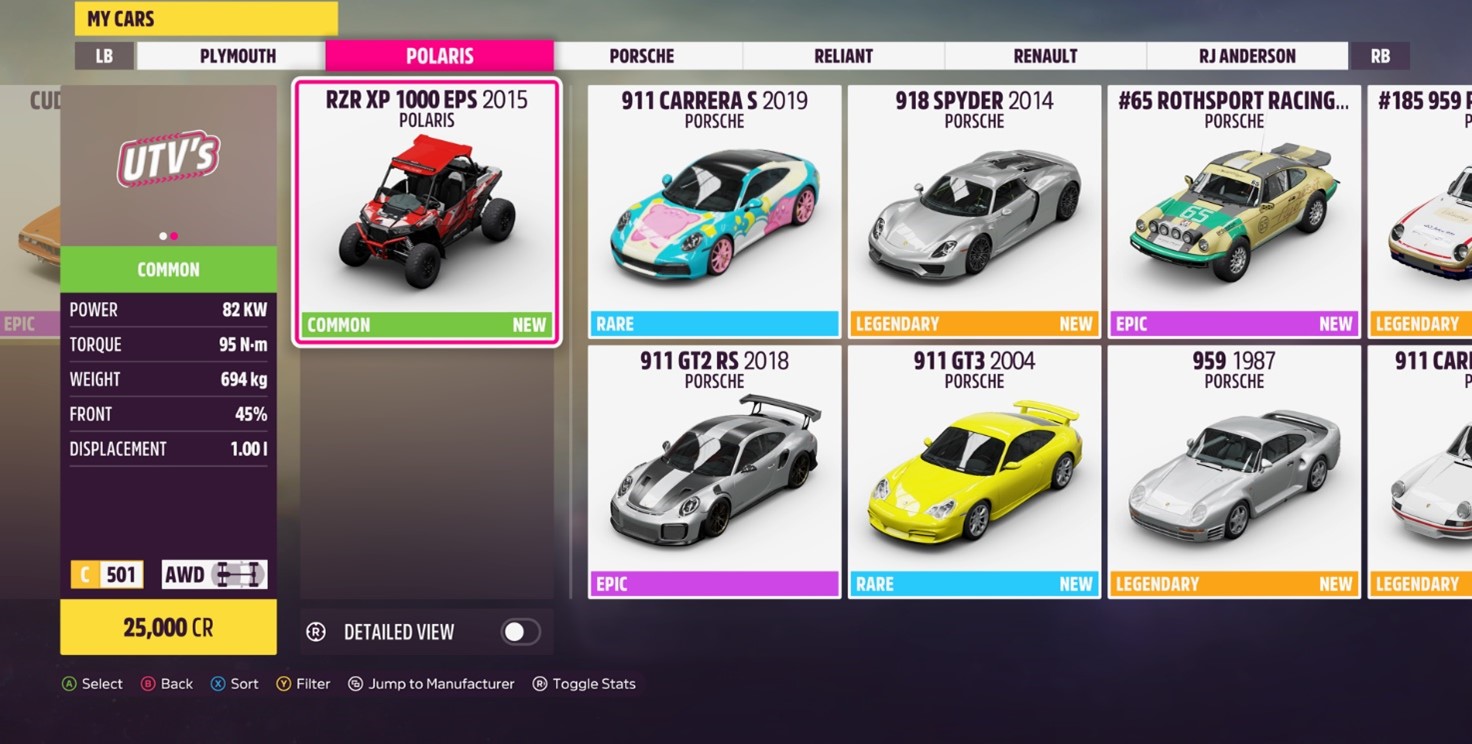Choose the 911 Carrera S 2019 car

[x=714, y=212]
